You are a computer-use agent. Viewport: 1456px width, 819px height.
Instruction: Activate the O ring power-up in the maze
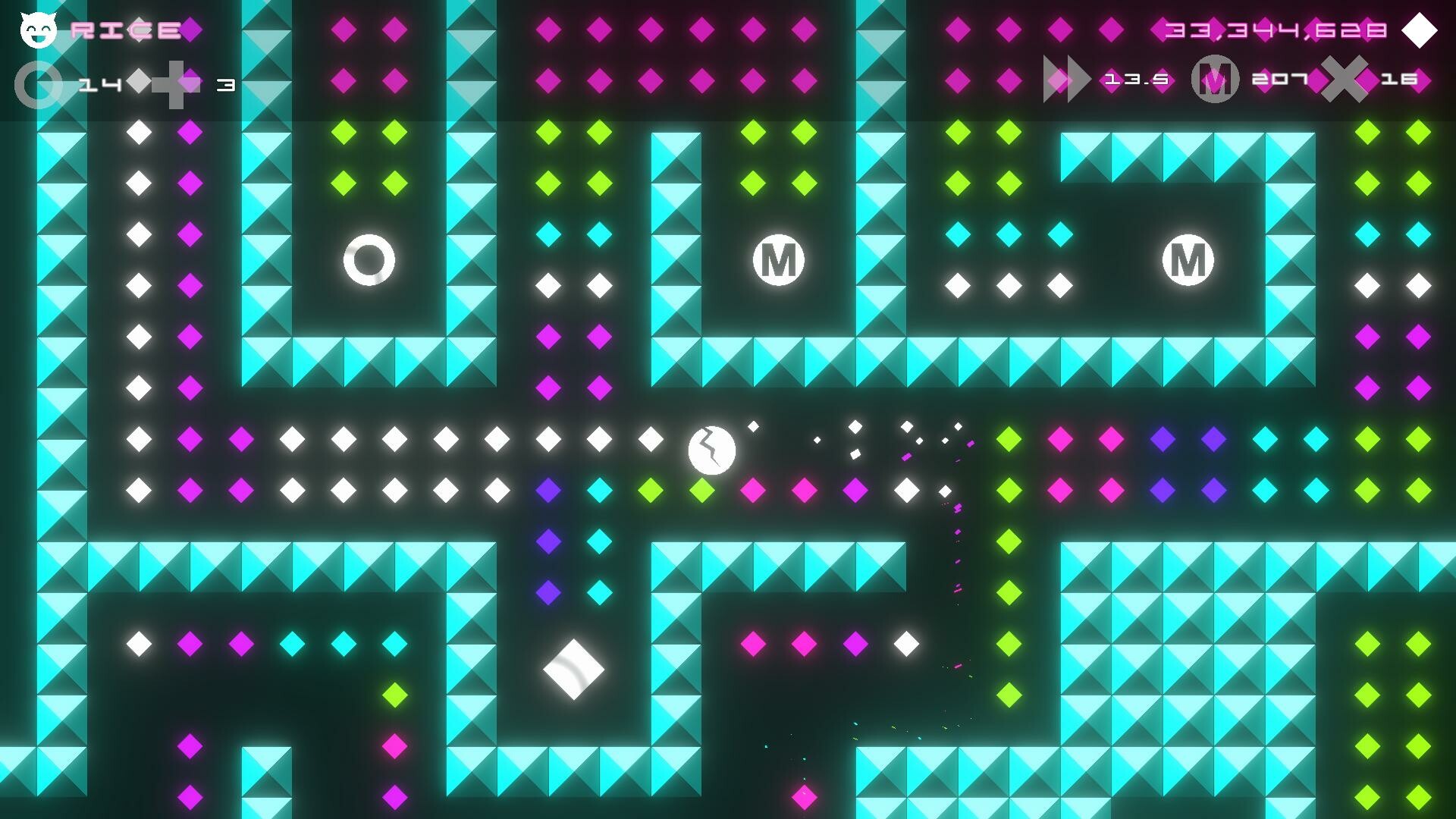coord(369,259)
